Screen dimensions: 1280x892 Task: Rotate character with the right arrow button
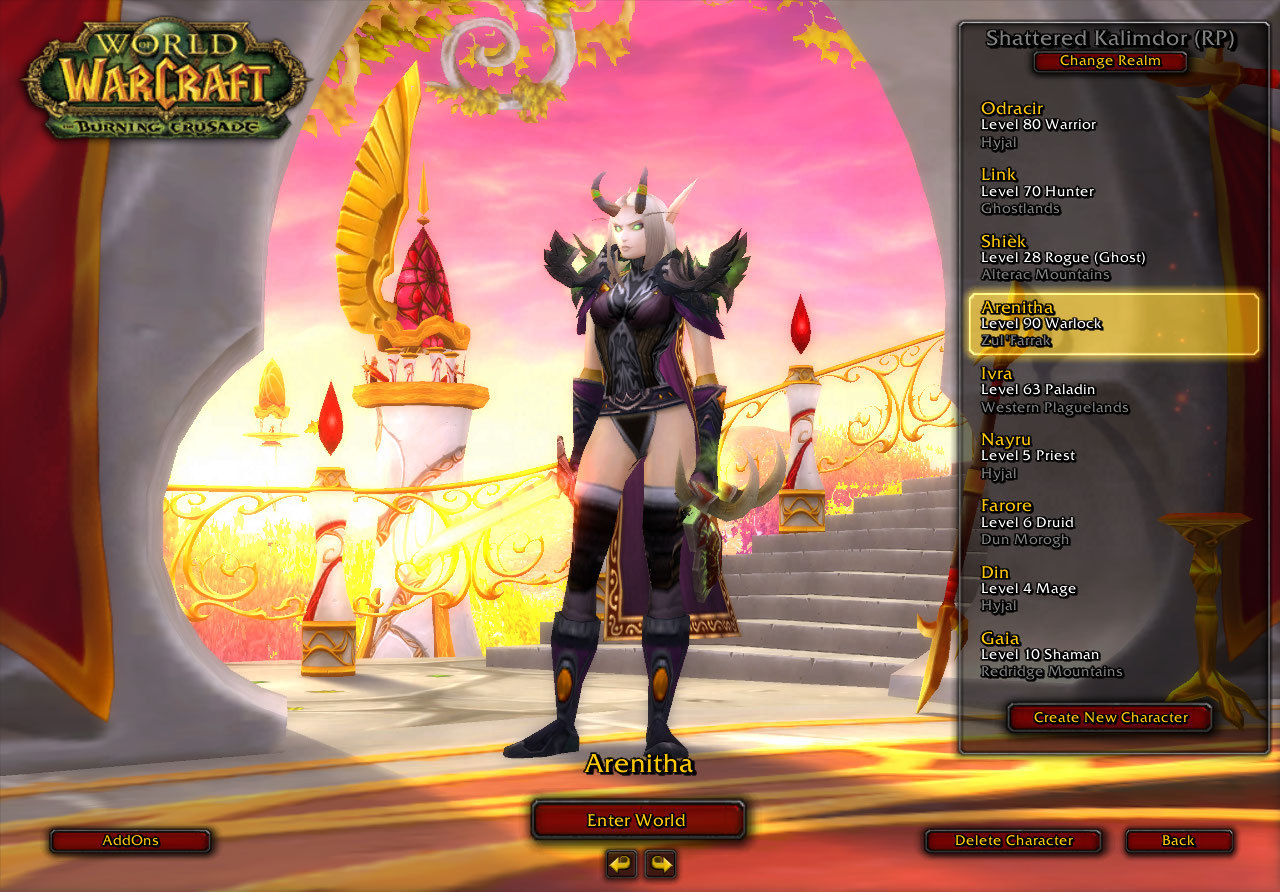pyautogui.click(x=660, y=863)
